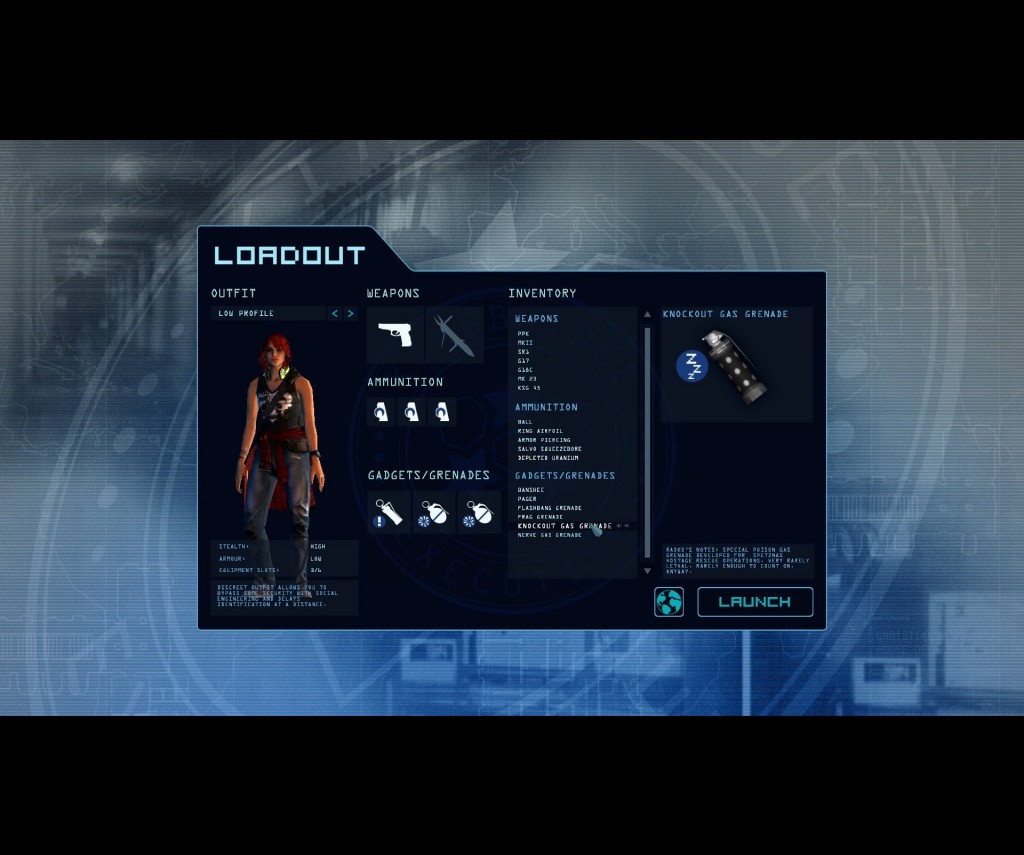The image size is (1024, 855).
Task: Select the equipped pistol weapon slot
Action: tap(395, 334)
